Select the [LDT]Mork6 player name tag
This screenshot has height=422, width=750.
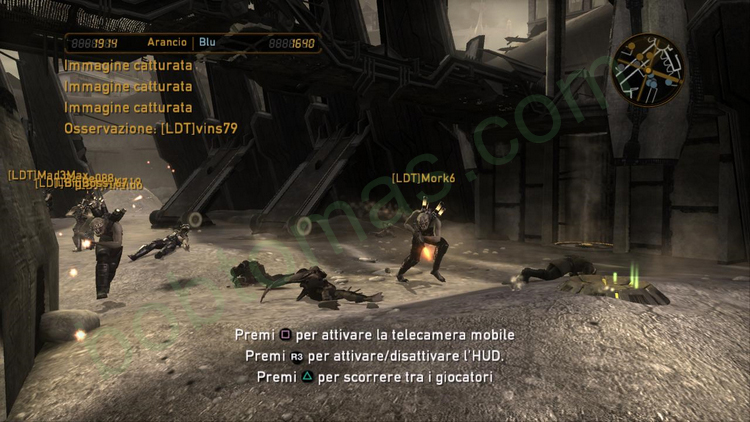coord(423,178)
